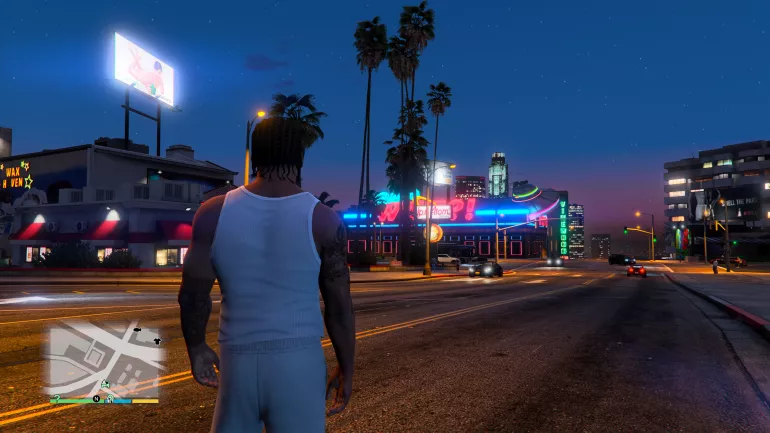Click the green question mark blip
This screenshot has width=770, height=433.
(x=57, y=397)
